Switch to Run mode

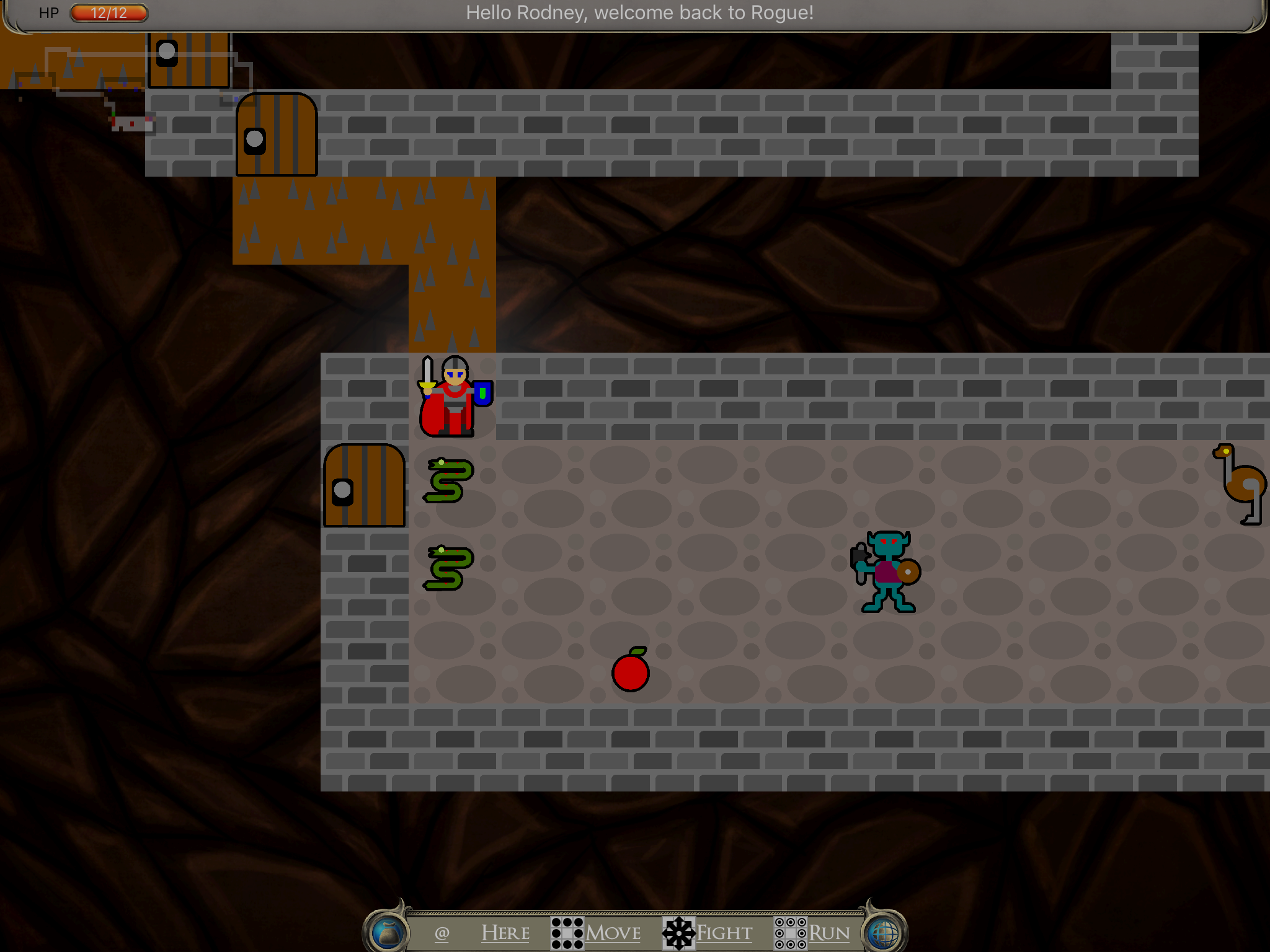[812, 932]
